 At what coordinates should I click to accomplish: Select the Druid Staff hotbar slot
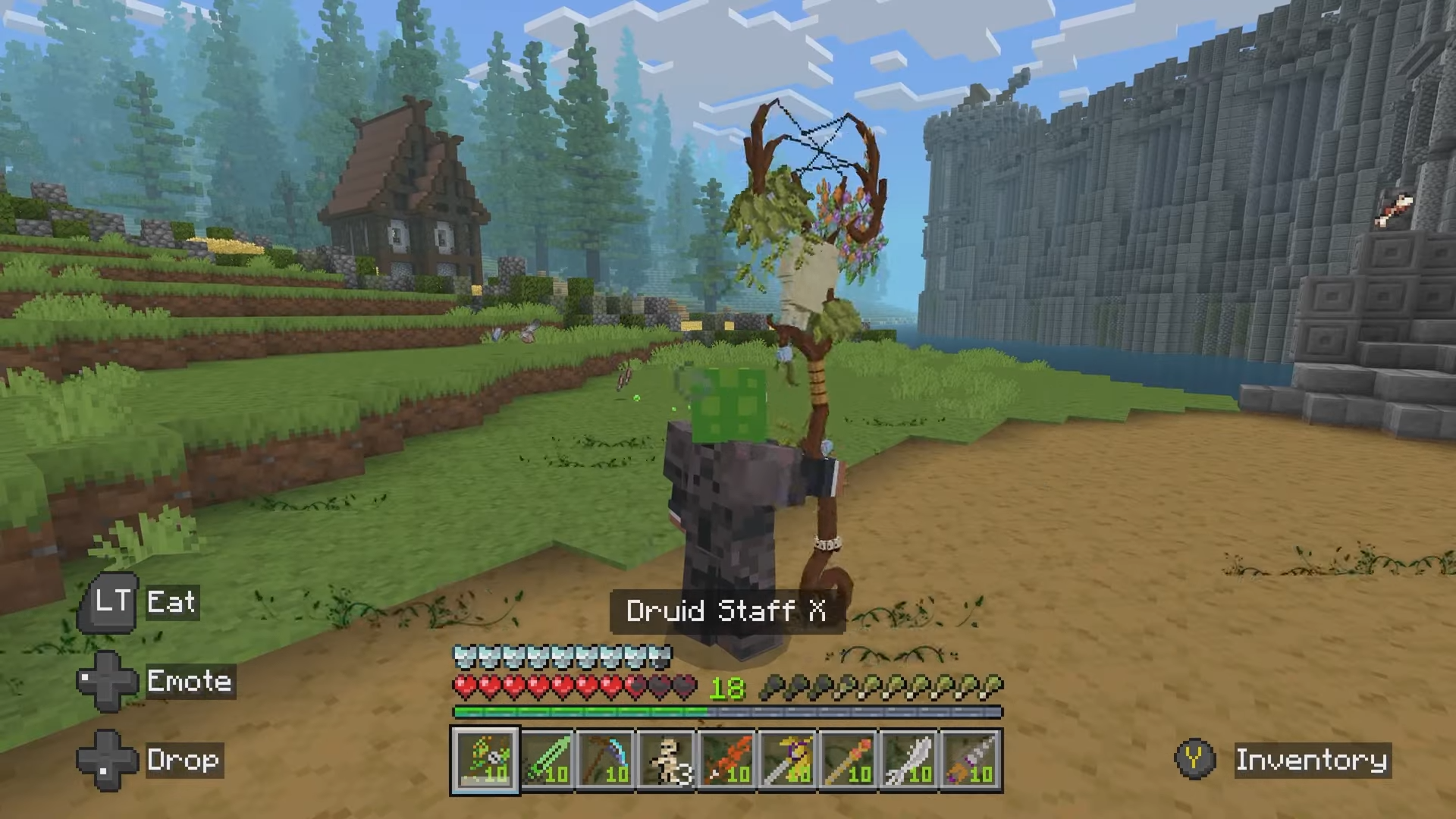(485, 761)
